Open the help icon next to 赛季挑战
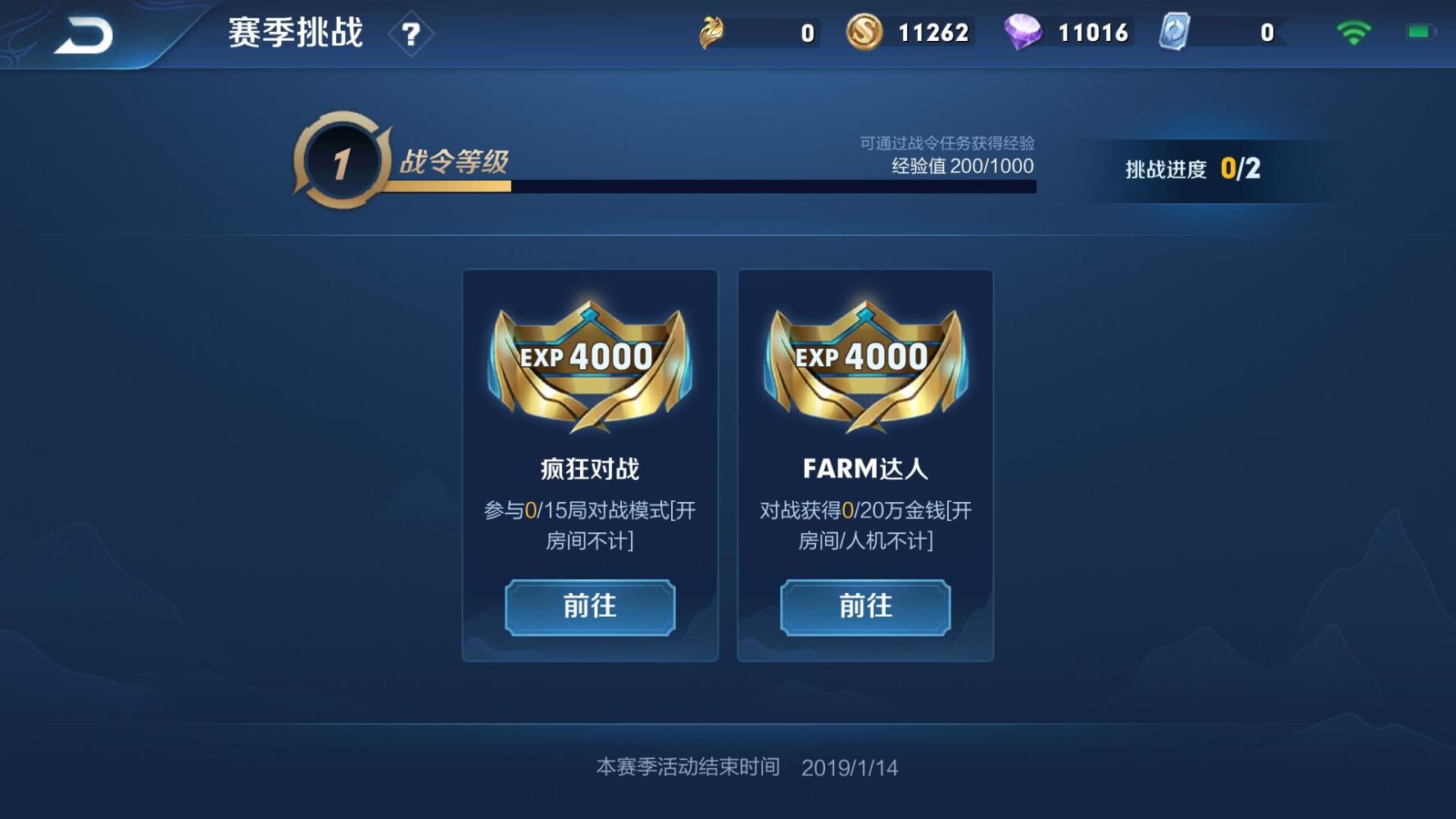1456x819 pixels. pyautogui.click(x=412, y=34)
